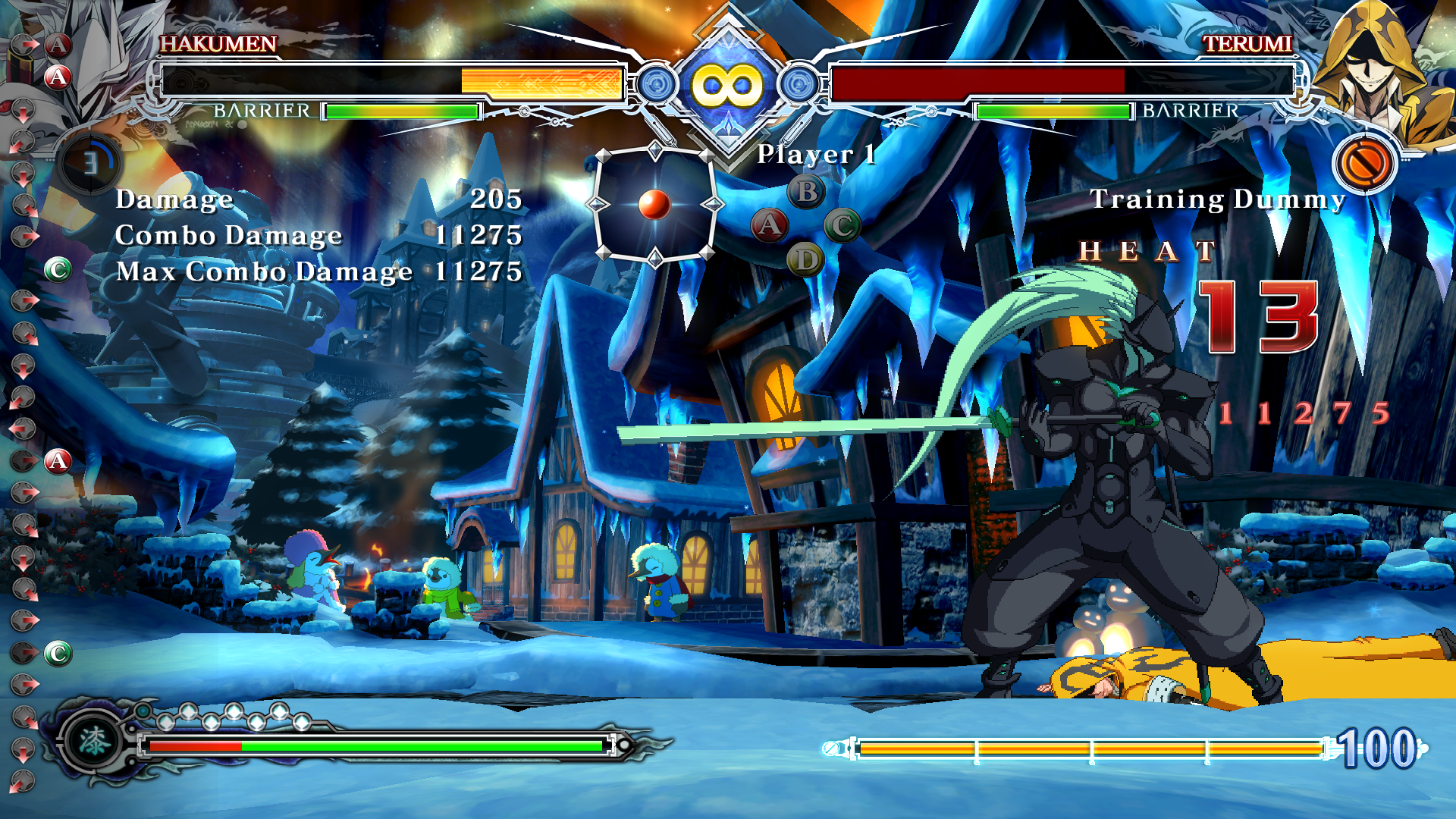Select the blue circular gauge showing number 3
1456x819 pixels.
[90, 163]
